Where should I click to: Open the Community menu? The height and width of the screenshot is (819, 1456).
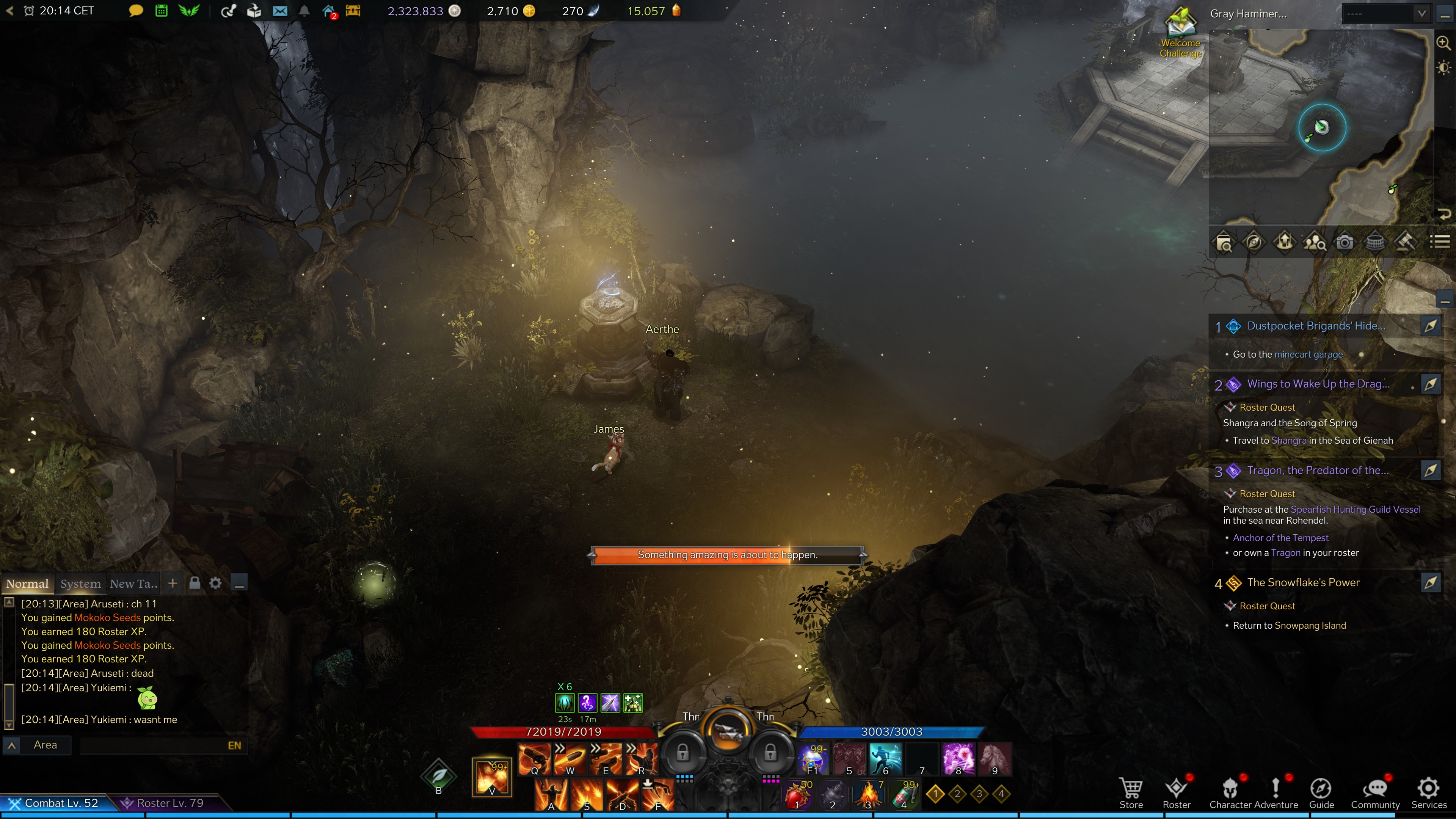click(x=1374, y=792)
